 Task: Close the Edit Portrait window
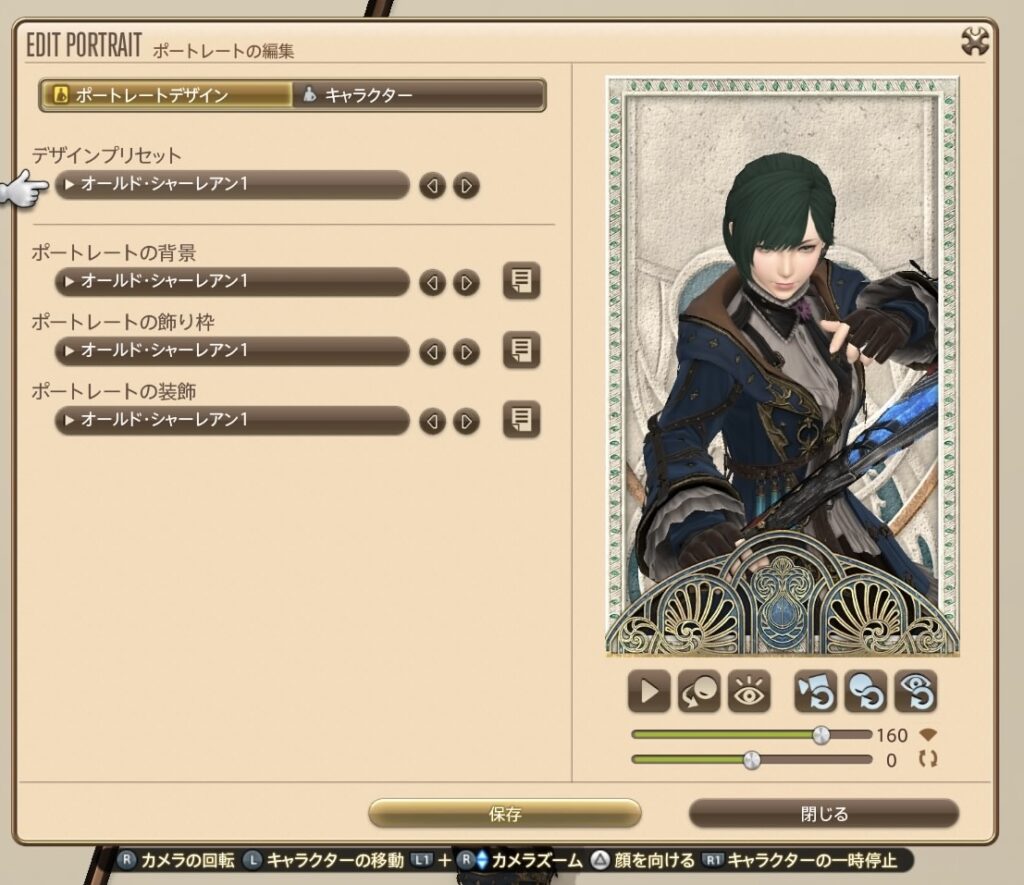[975, 41]
